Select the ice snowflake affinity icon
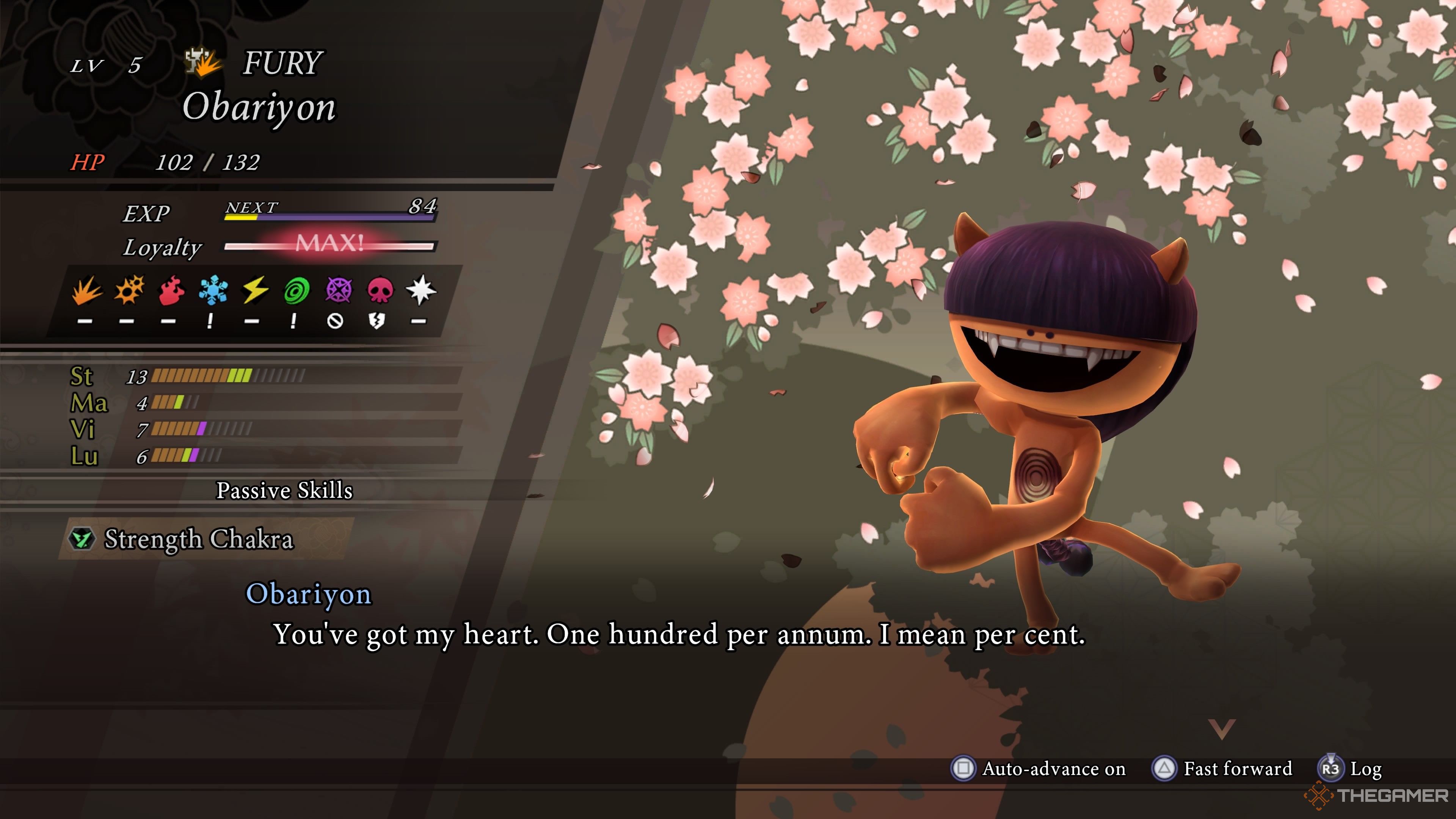 (213, 290)
